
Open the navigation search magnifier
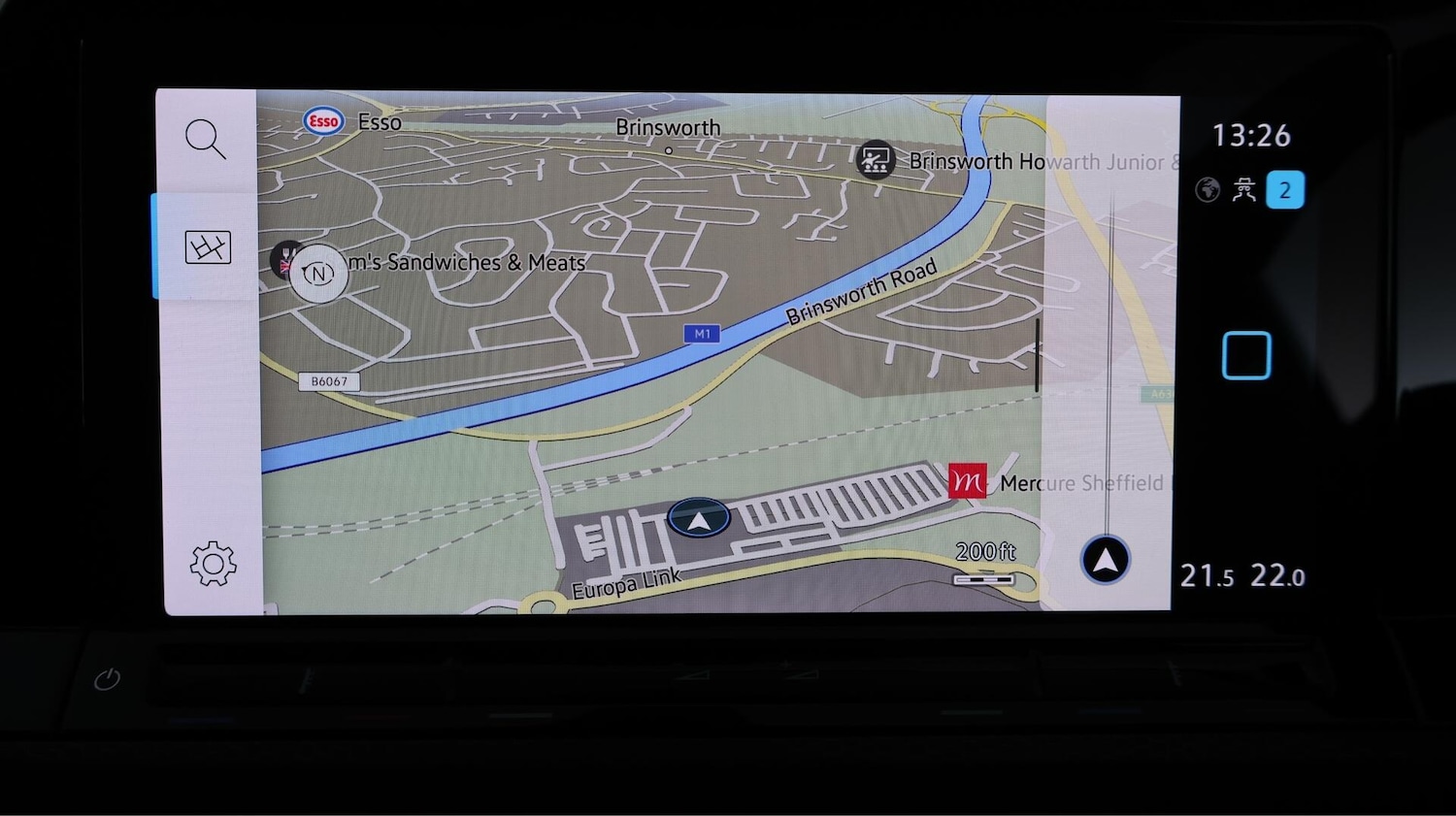(206, 139)
